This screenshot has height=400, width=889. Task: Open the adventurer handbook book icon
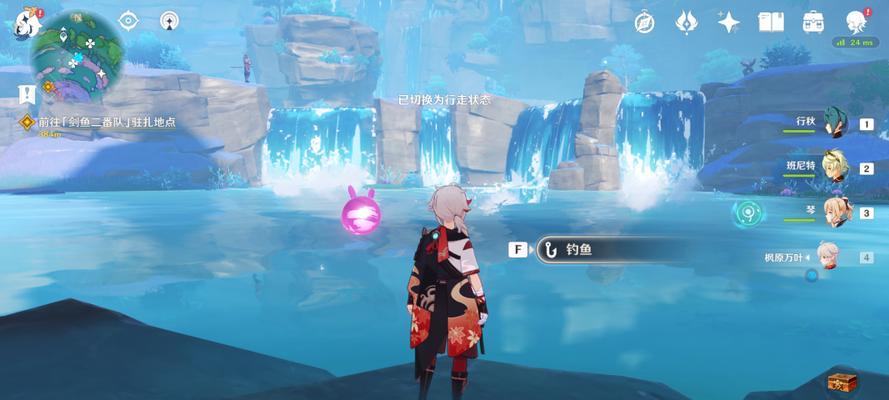click(x=771, y=21)
